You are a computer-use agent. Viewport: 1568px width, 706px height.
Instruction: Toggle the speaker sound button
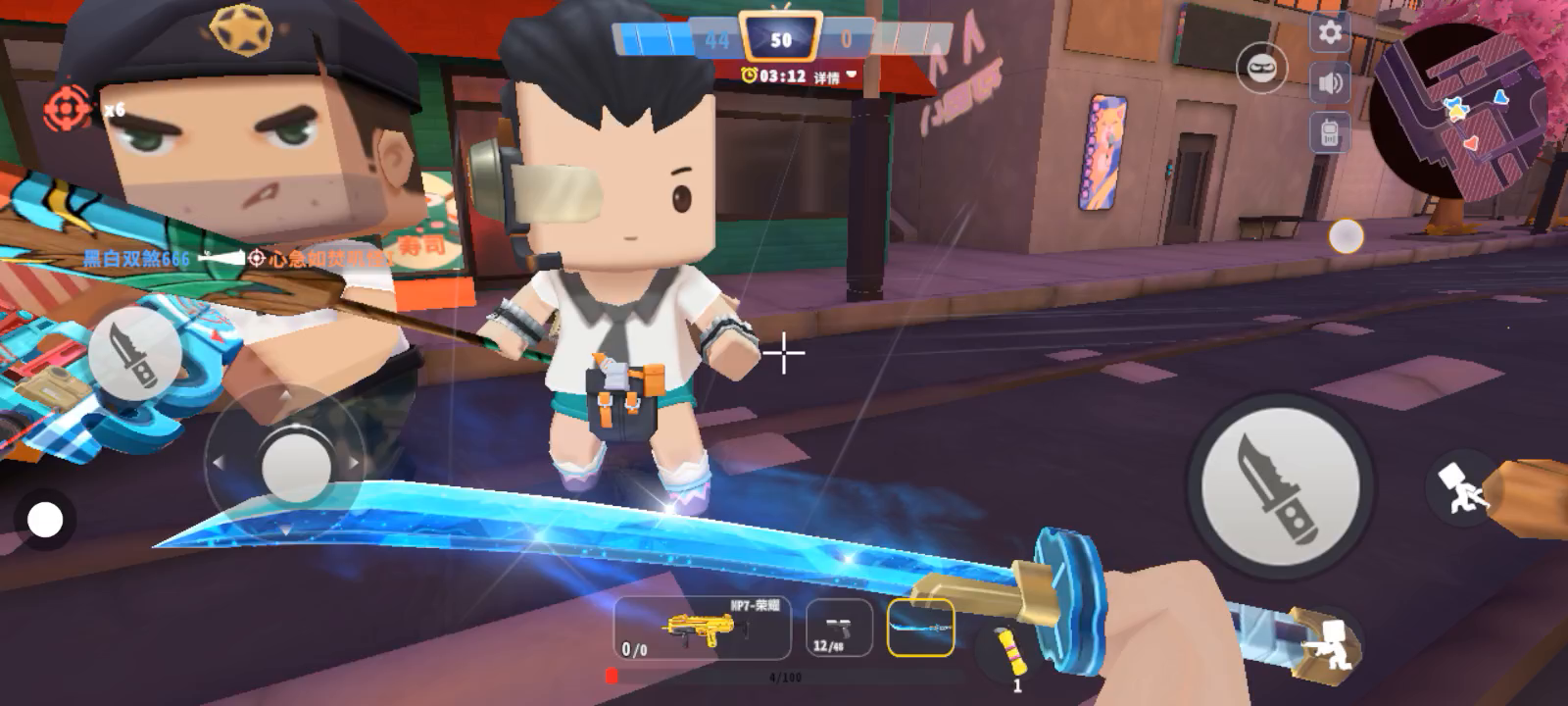pyautogui.click(x=1330, y=83)
